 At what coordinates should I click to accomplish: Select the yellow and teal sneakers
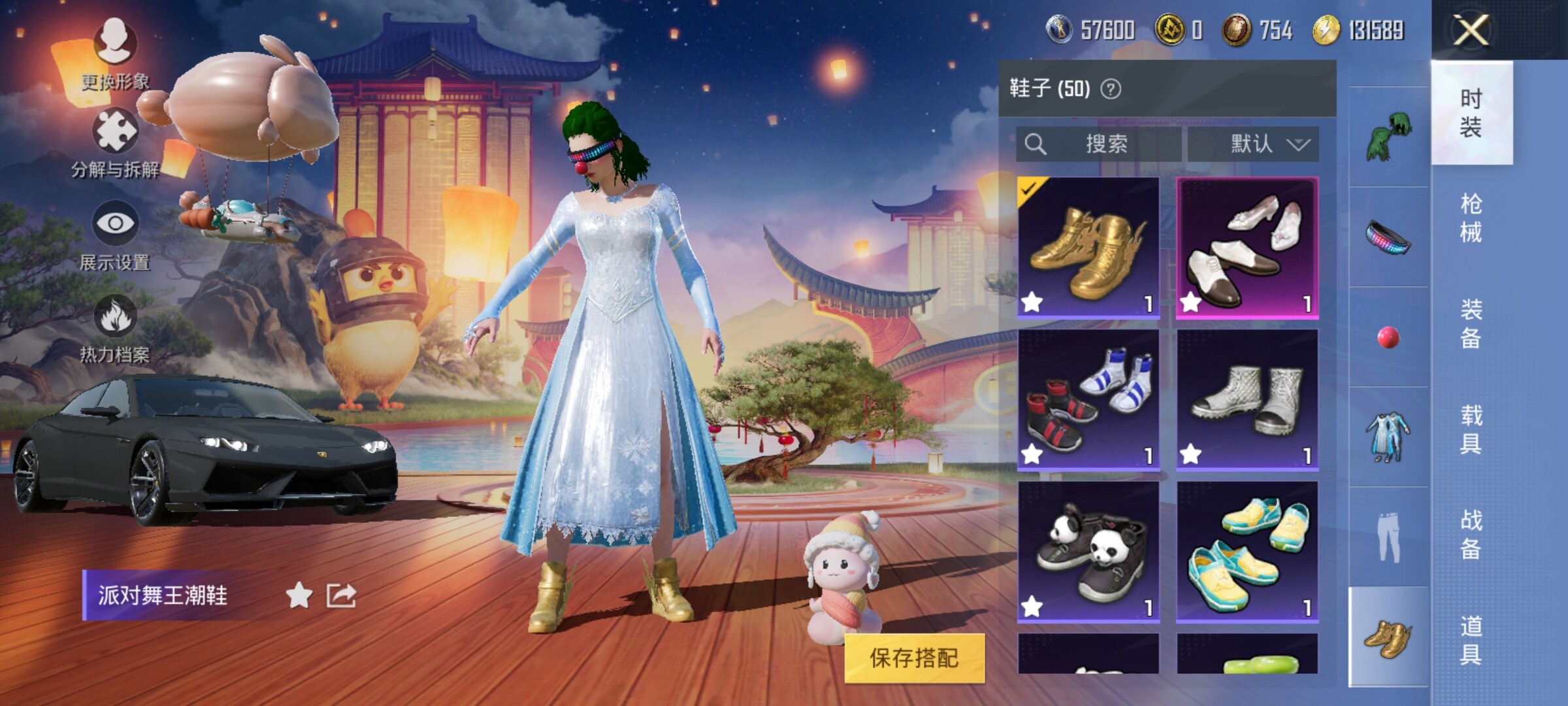click(x=1247, y=552)
